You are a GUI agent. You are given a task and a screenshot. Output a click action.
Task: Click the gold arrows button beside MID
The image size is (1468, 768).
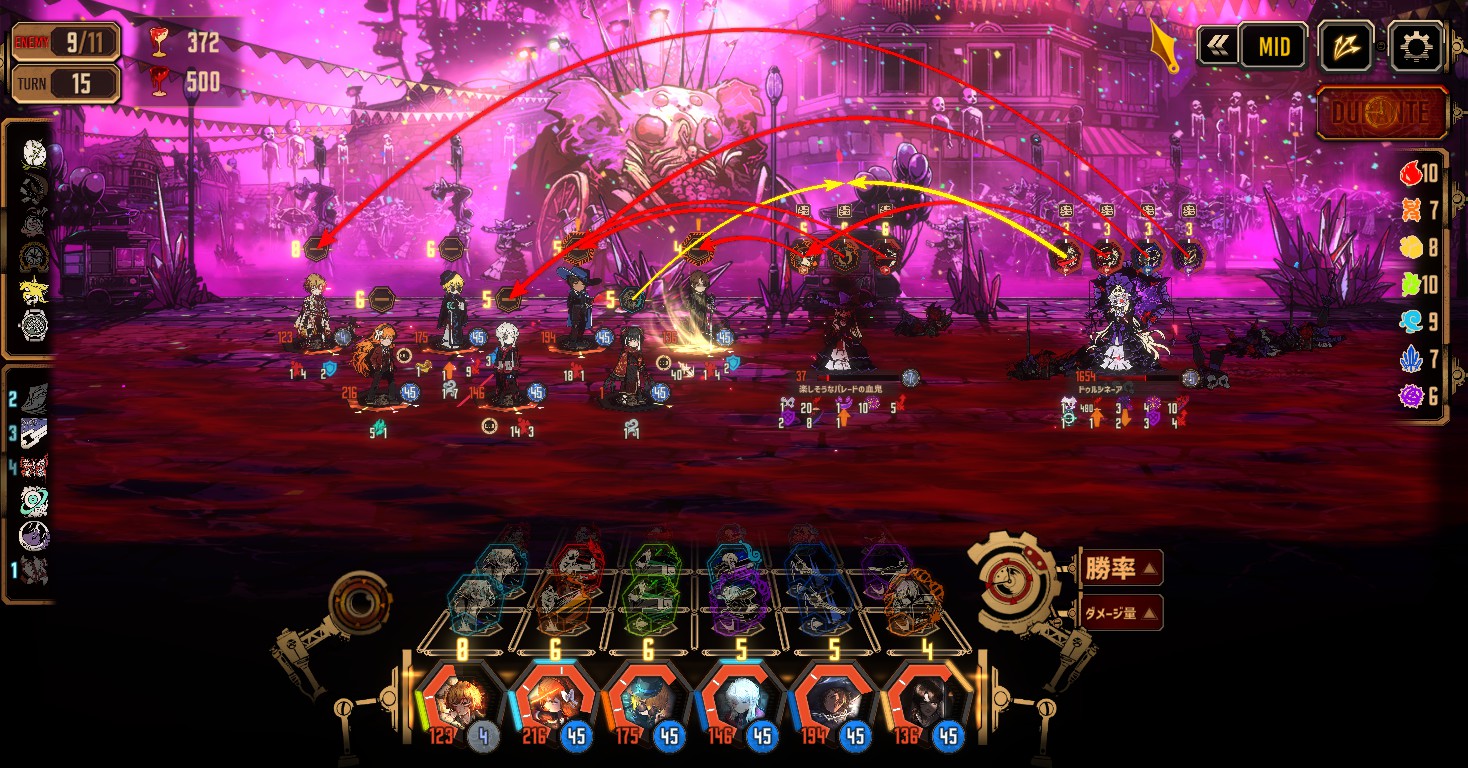[1345, 46]
